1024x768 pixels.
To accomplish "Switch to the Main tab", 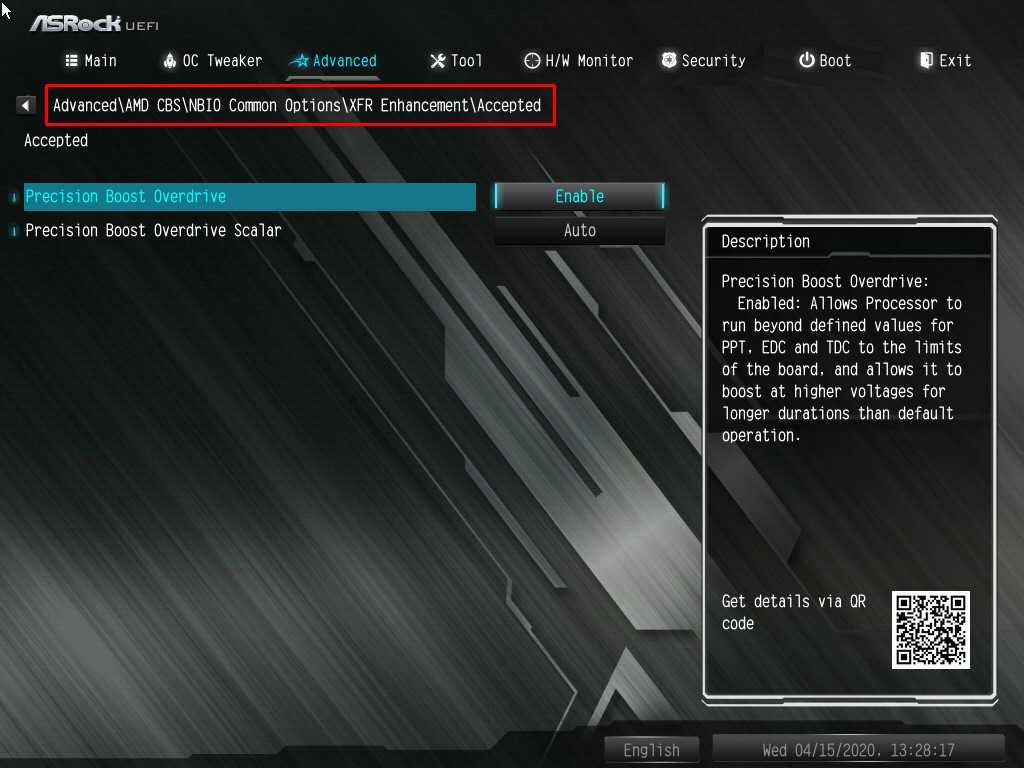I will click(x=91, y=61).
